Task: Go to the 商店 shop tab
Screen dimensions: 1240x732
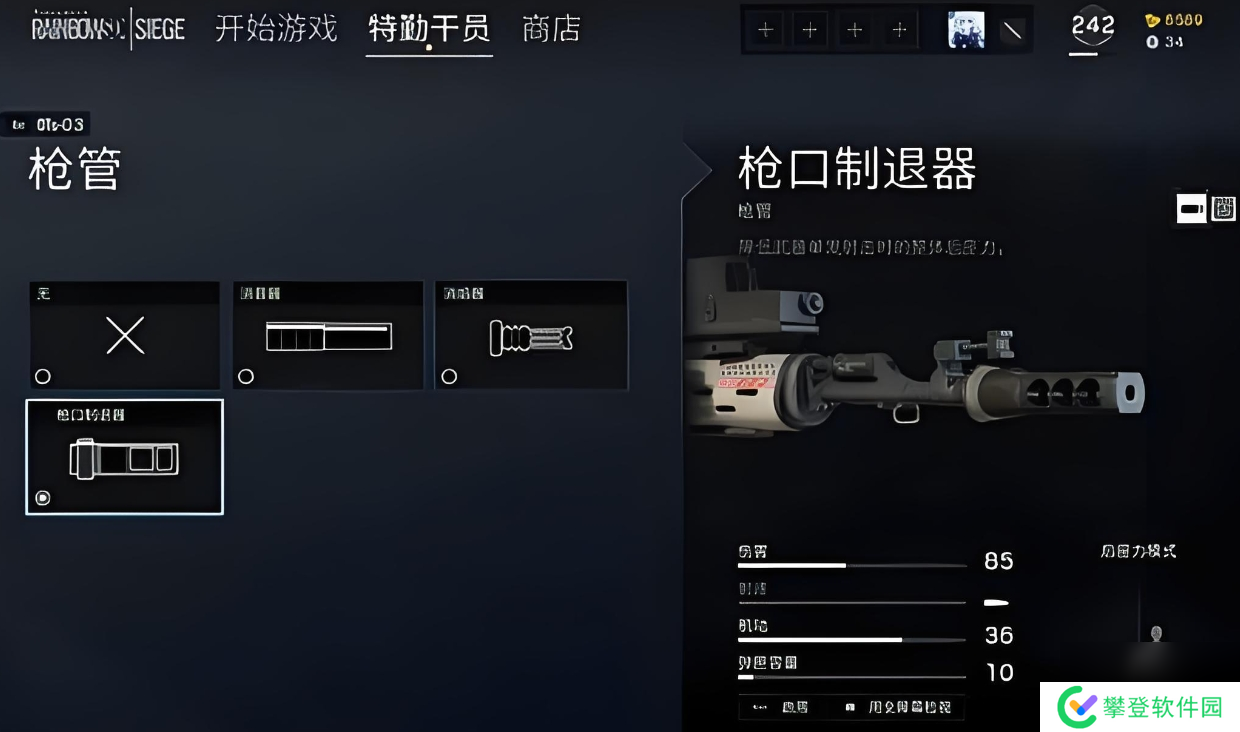Action: point(551,29)
